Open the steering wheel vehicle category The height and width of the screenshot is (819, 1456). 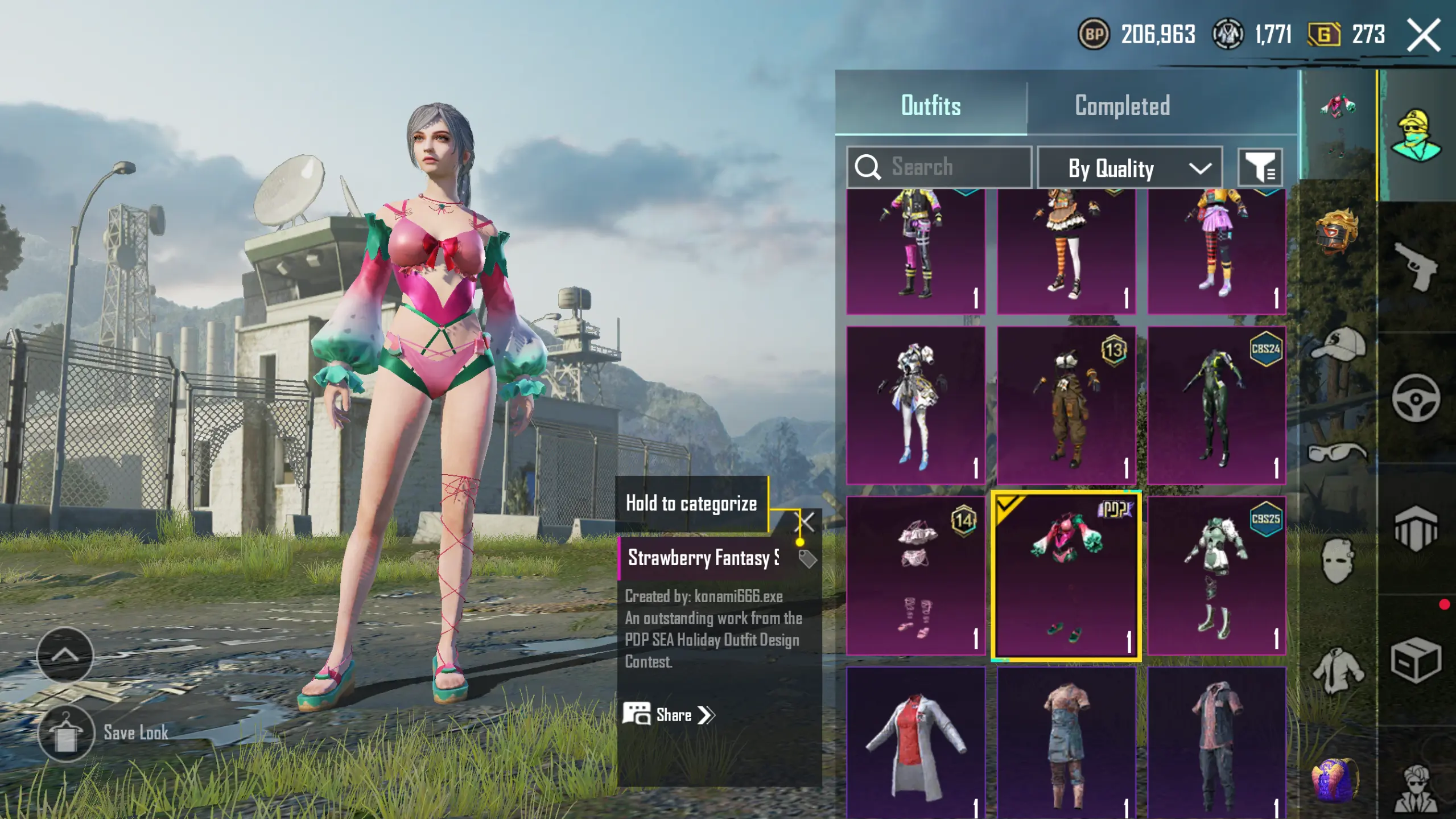pyautogui.click(x=1416, y=398)
